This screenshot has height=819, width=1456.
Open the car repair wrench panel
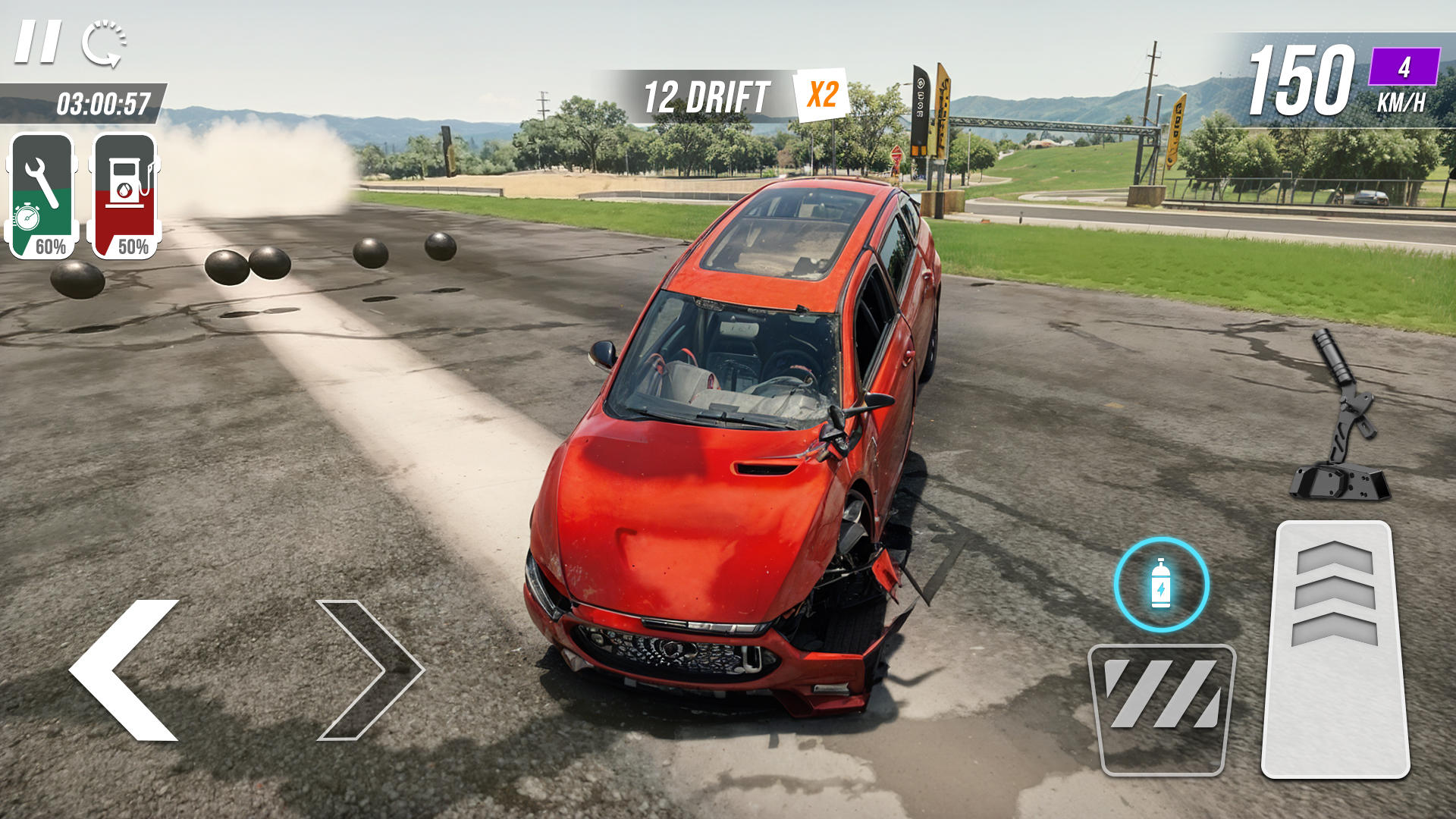42,190
